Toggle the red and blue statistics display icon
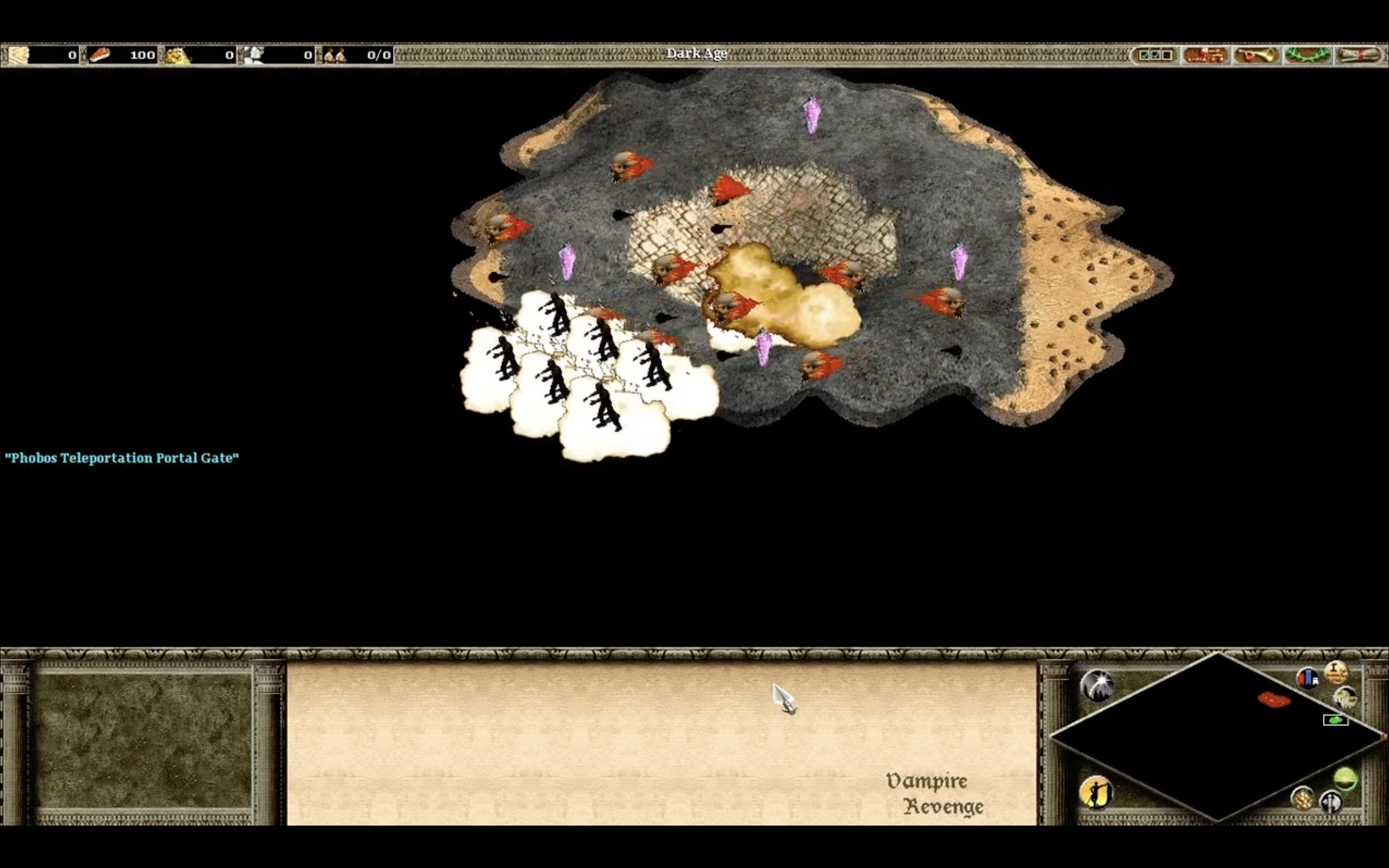The height and width of the screenshot is (868, 1389). click(x=1307, y=678)
